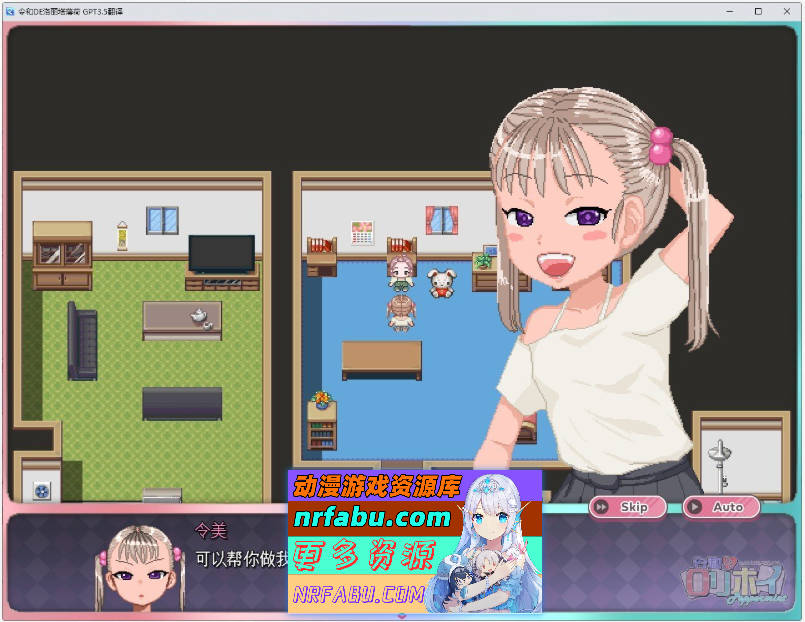The width and height of the screenshot is (805, 622).
Task: Close the game window
Action: [x=786, y=11]
